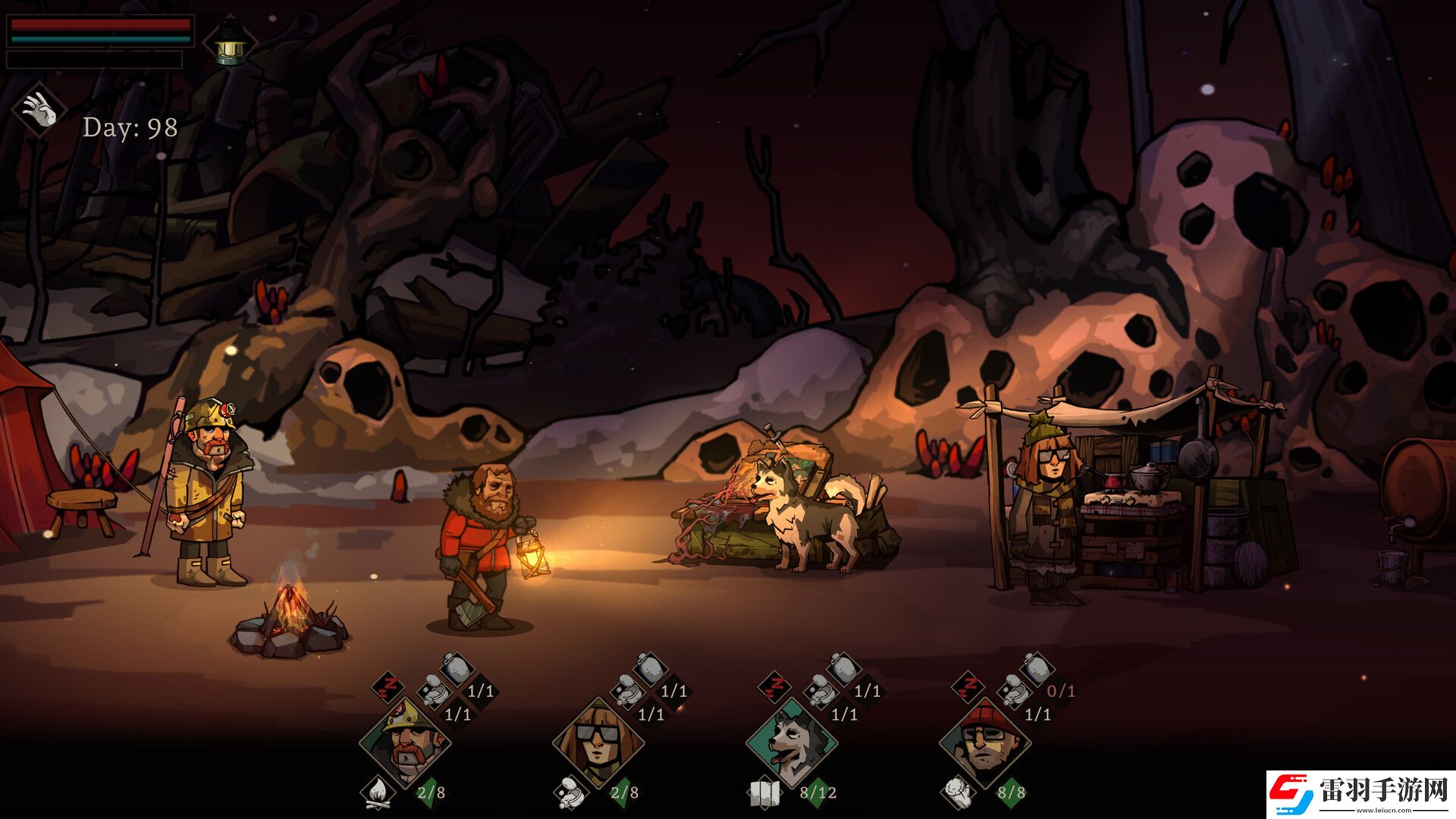The width and height of the screenshot is (1456, 819).
Task: Click the sleep icon above the miner portrait
Action: (x=389, y=686)
